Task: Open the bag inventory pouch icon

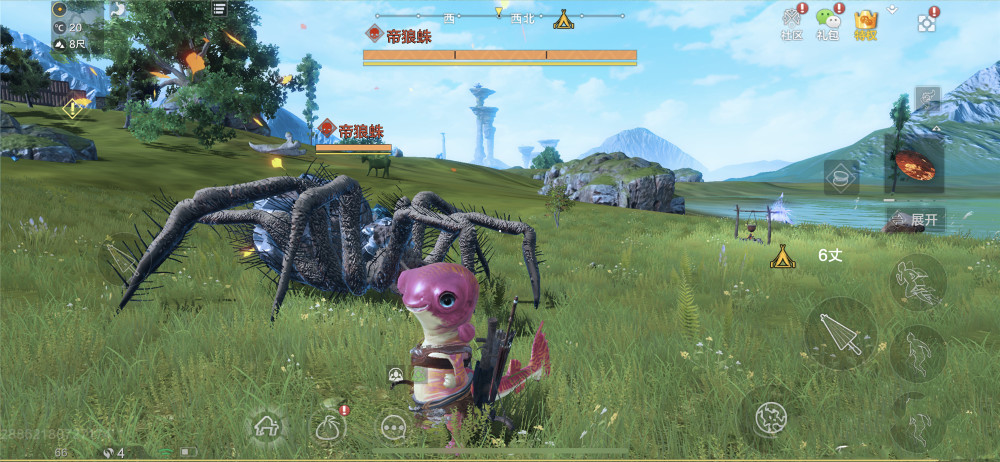Action: pyautogui.click(x=327, y=427)
